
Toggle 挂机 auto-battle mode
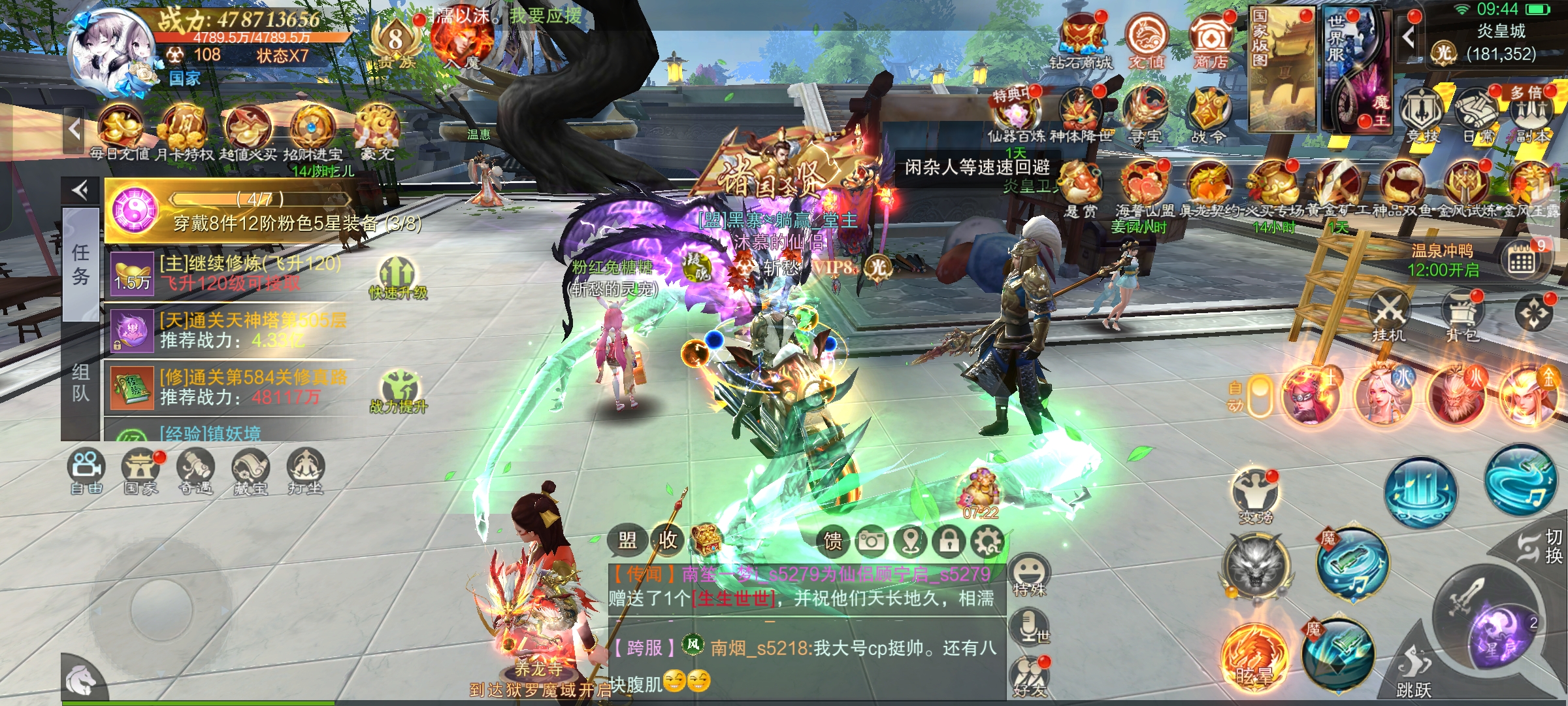(x=1388, y=315)
